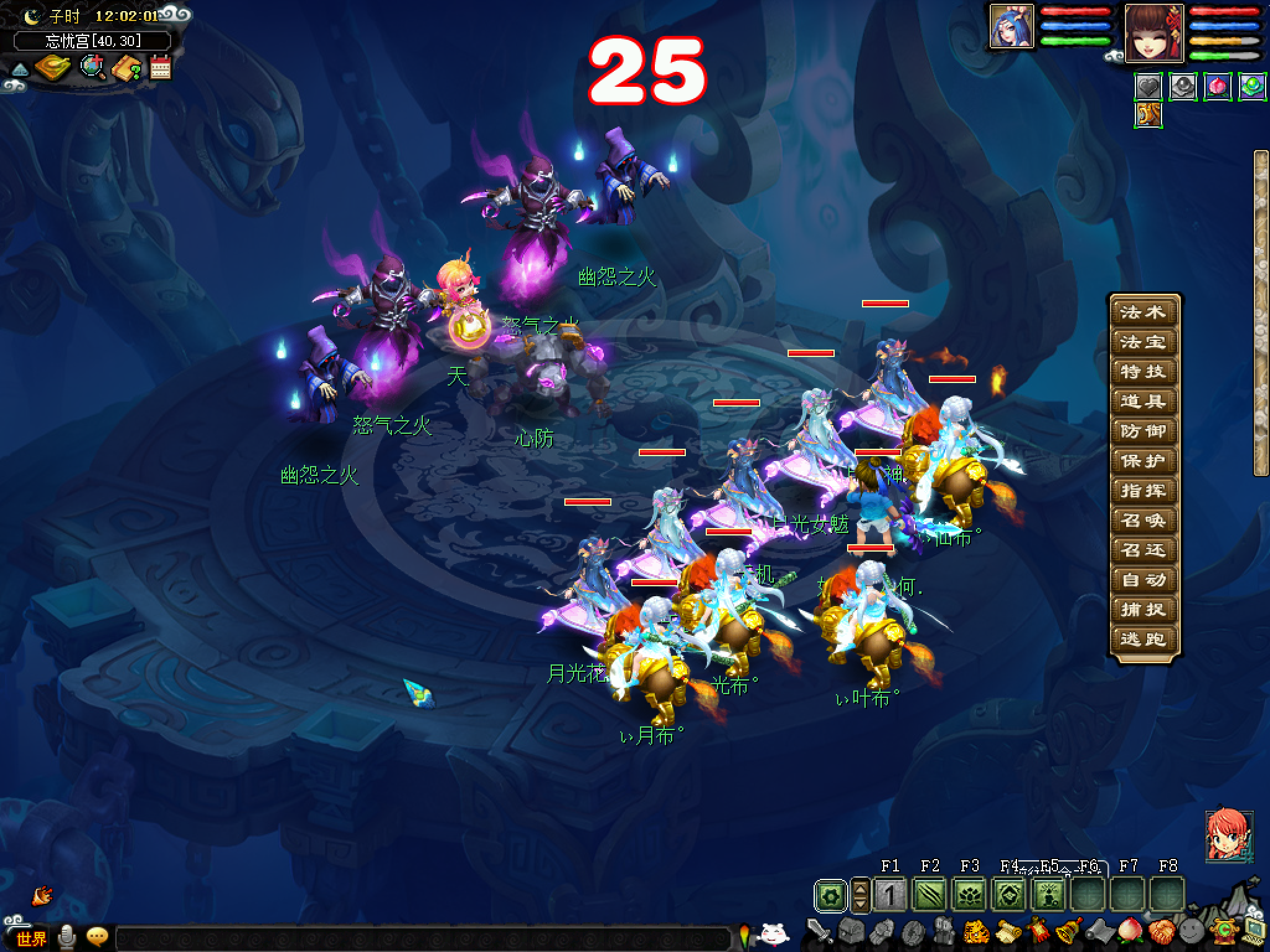Click the blue-haired pet portrait
Image resolution: width=1270 pixels, height=952 pixels.
pyautogui.click(x=1012, y=26)
